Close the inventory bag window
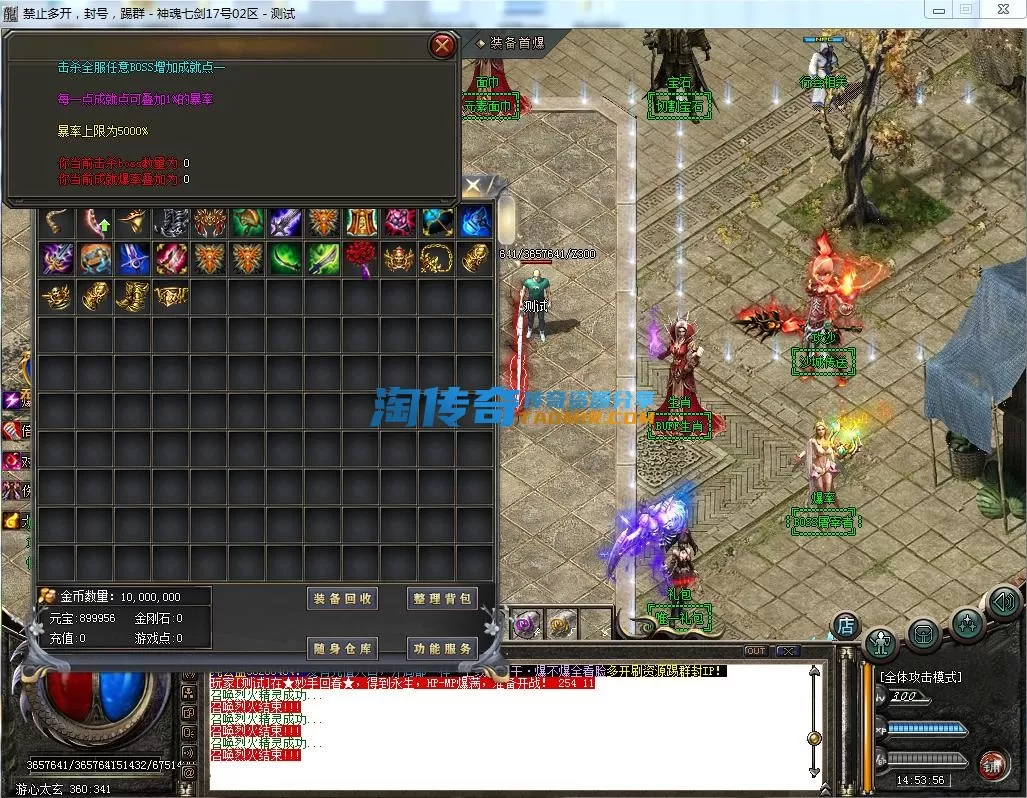1027x798 pixels. click(x=473, y=186)
